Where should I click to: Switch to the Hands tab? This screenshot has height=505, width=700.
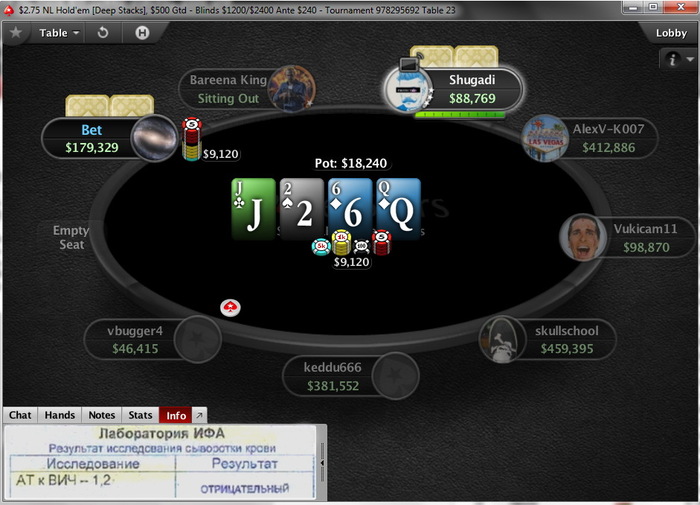[x=60, y=415]
